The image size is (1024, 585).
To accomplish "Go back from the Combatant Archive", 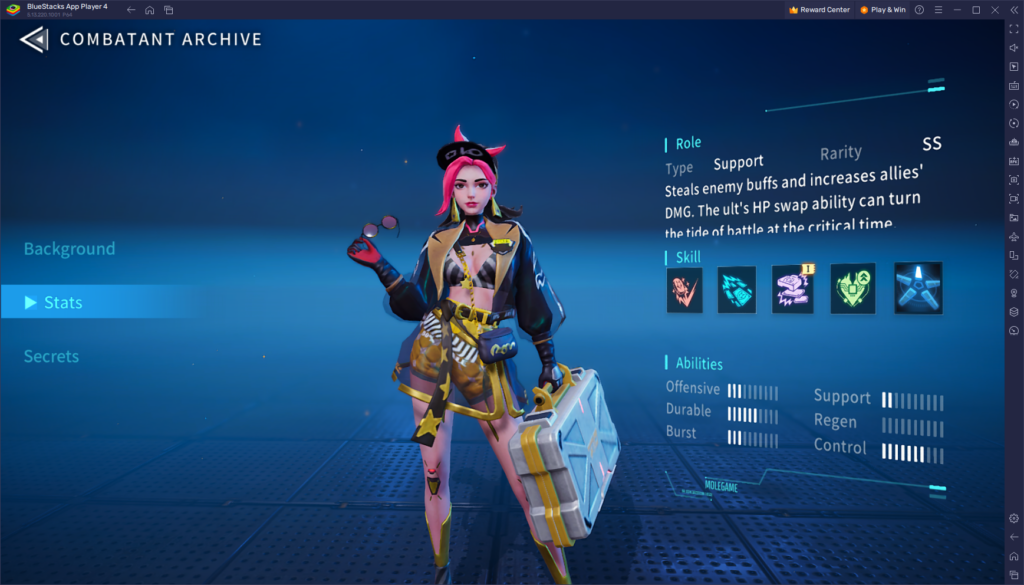I will pos(34,40).
